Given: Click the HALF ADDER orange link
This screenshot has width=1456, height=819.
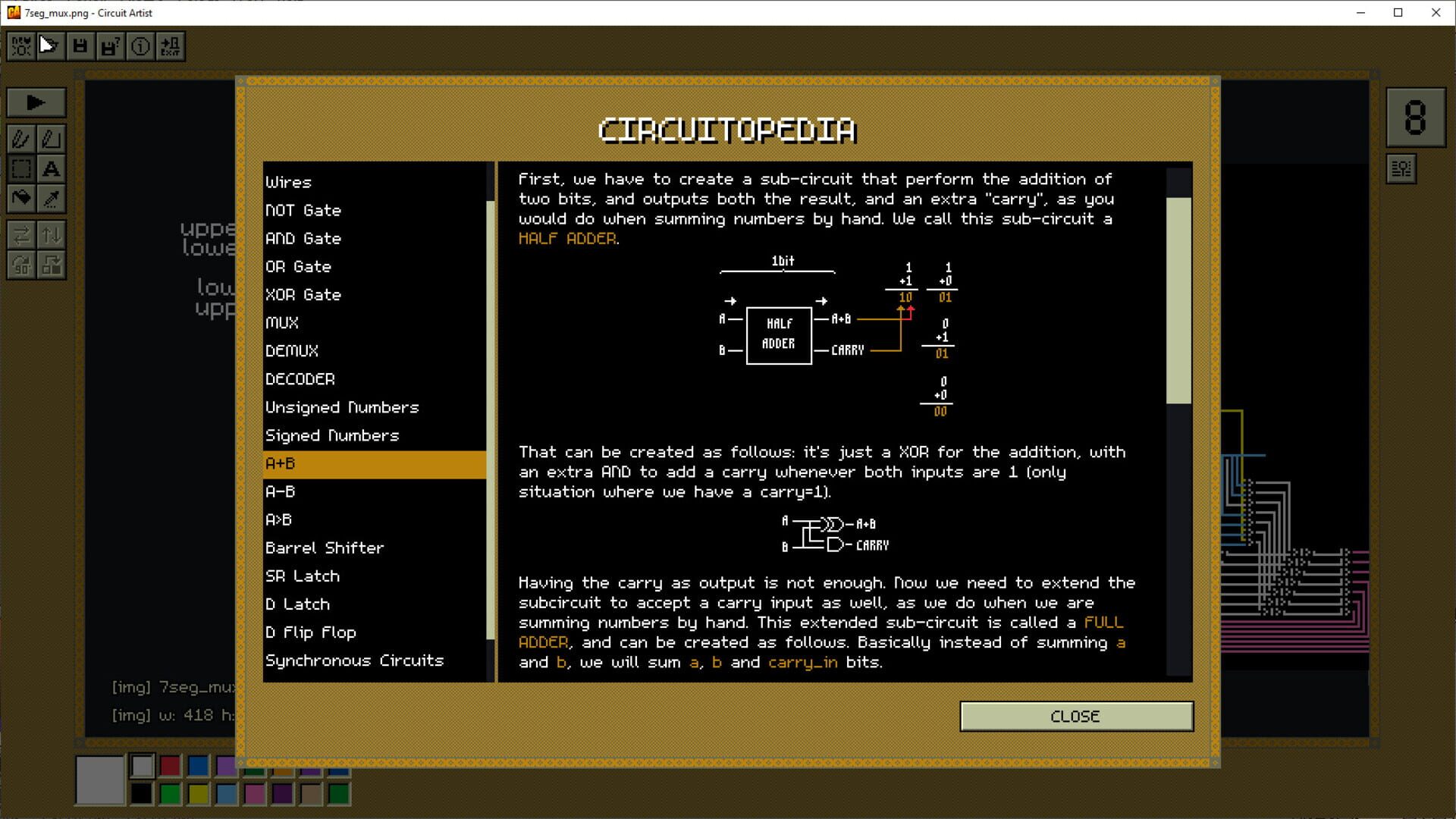Looking at the screenshot, I should tap(566, 238).
